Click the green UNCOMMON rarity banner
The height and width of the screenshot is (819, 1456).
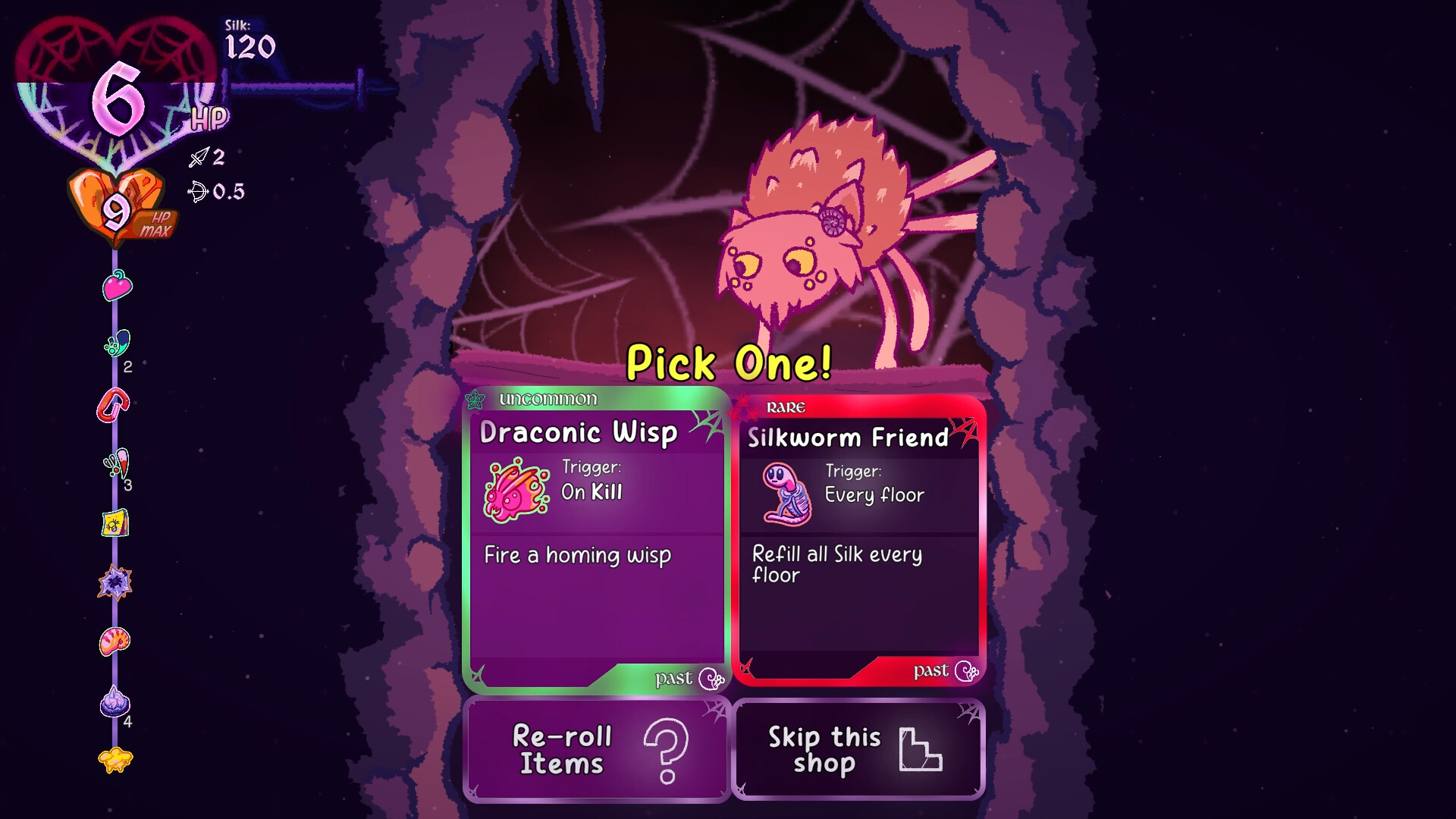point(548,399)
